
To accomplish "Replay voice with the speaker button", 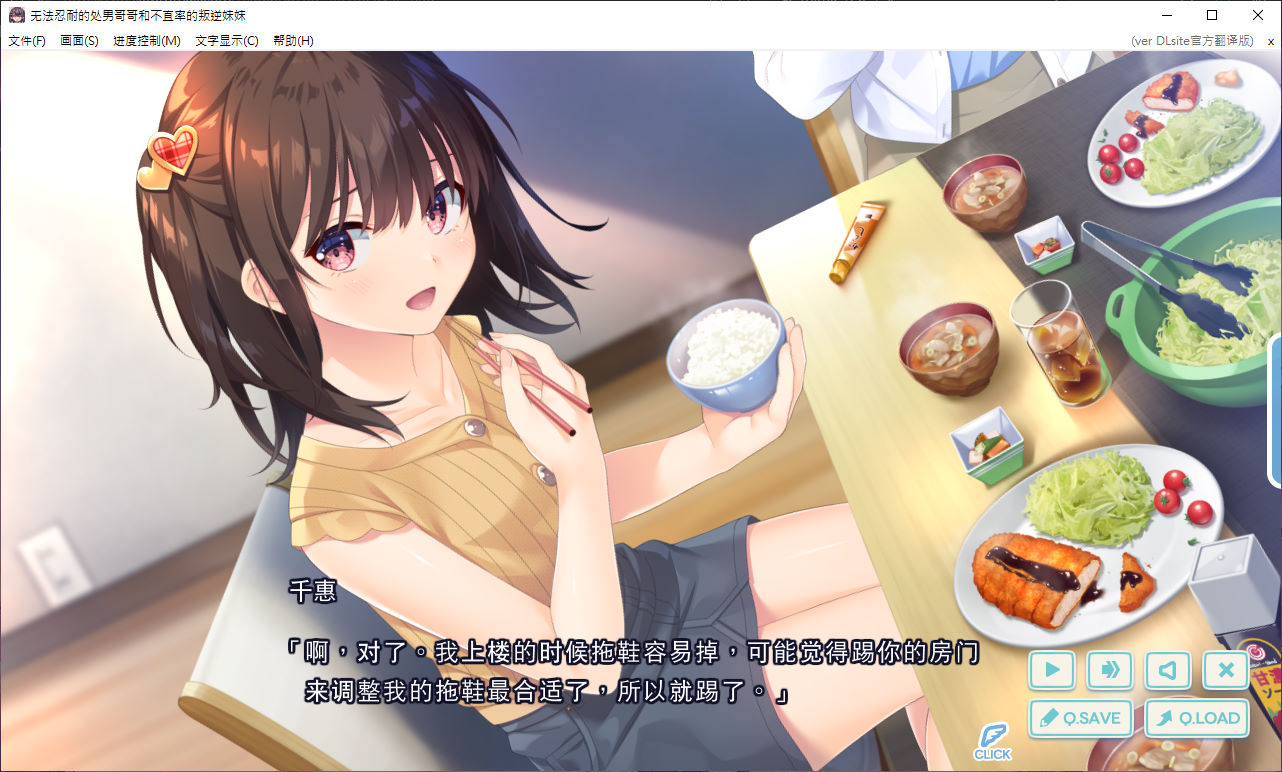I will (1168, 670).
